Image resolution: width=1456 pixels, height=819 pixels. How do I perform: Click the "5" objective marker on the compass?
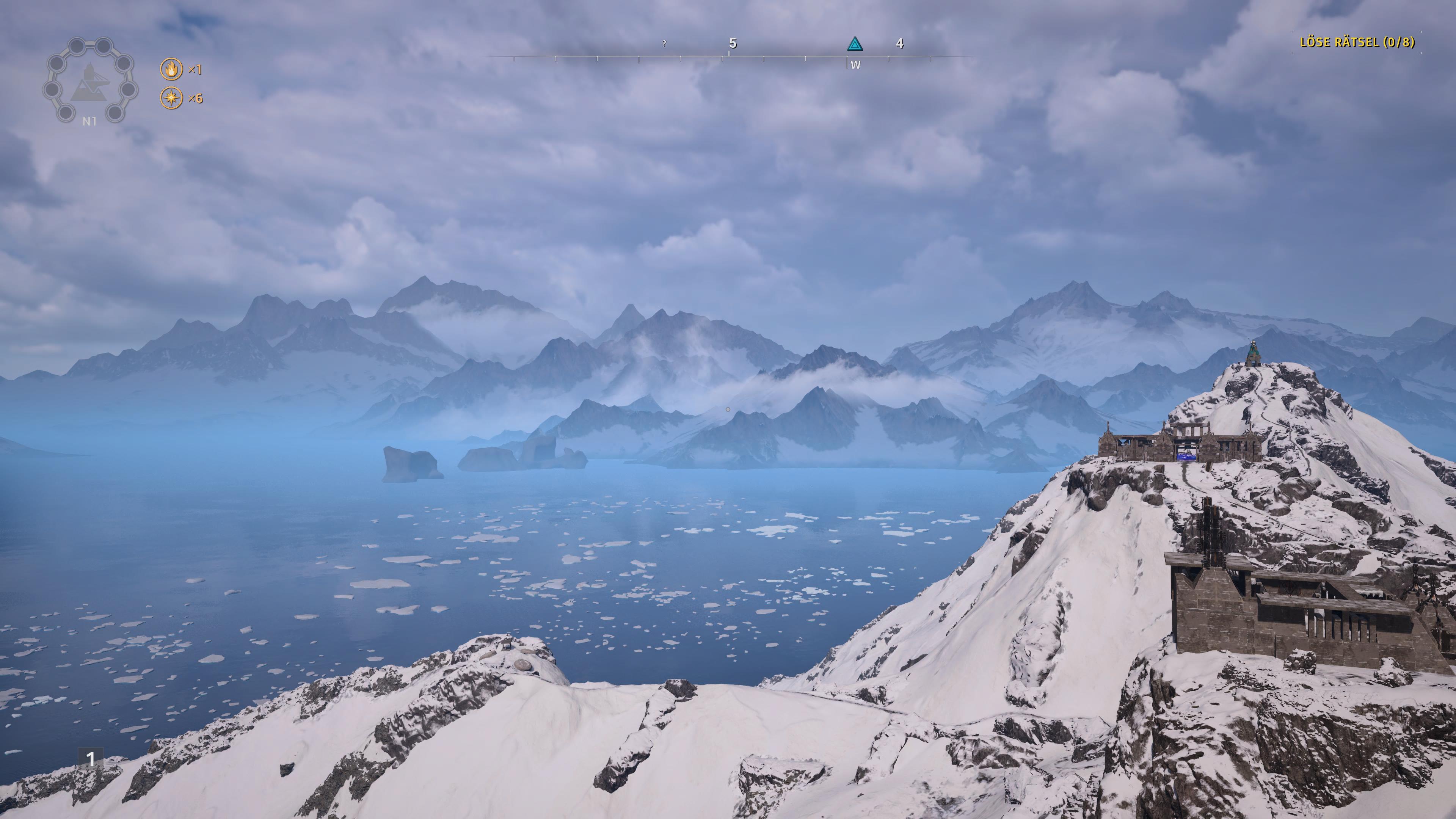pyautogui.click(x=734, y=44)
